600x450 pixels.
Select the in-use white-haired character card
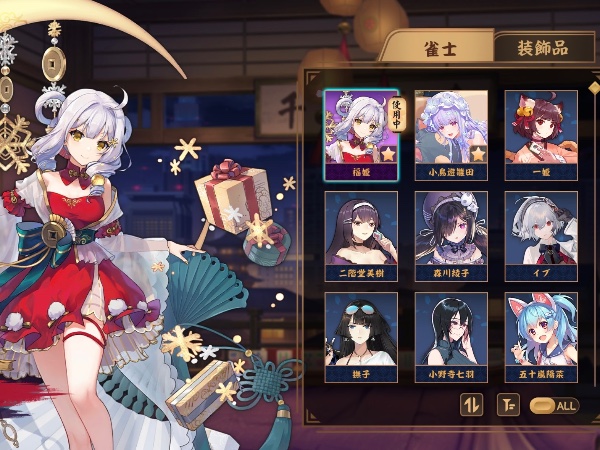pos(360,135)
